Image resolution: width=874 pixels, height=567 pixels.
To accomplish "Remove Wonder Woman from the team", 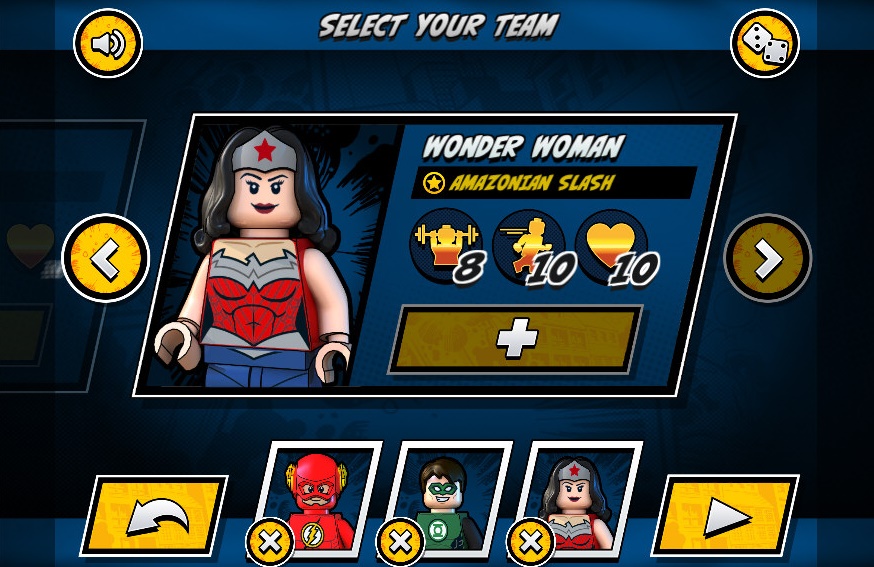I will tap(531, 543).
